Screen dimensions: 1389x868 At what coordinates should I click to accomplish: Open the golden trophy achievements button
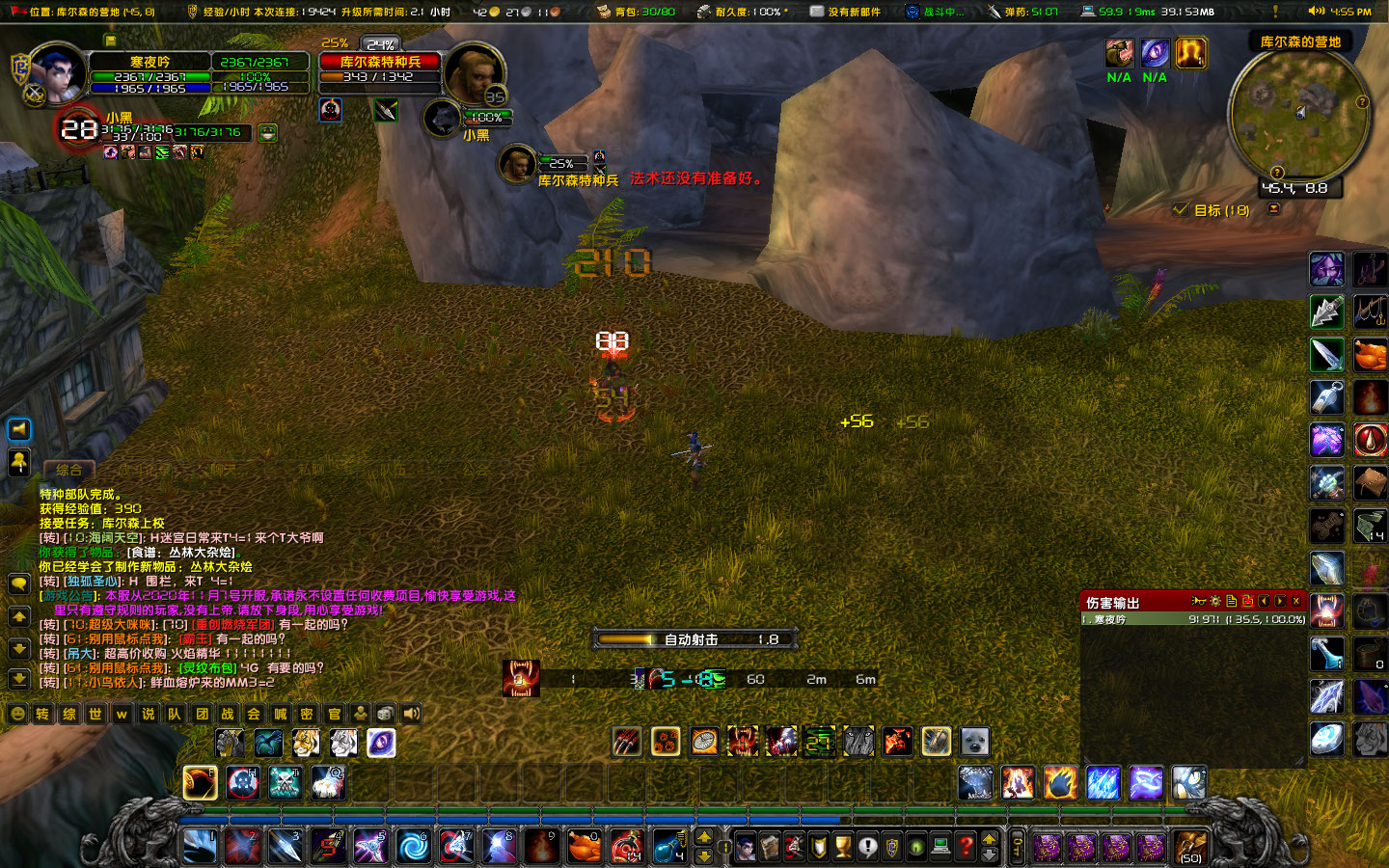pos(843,847)
